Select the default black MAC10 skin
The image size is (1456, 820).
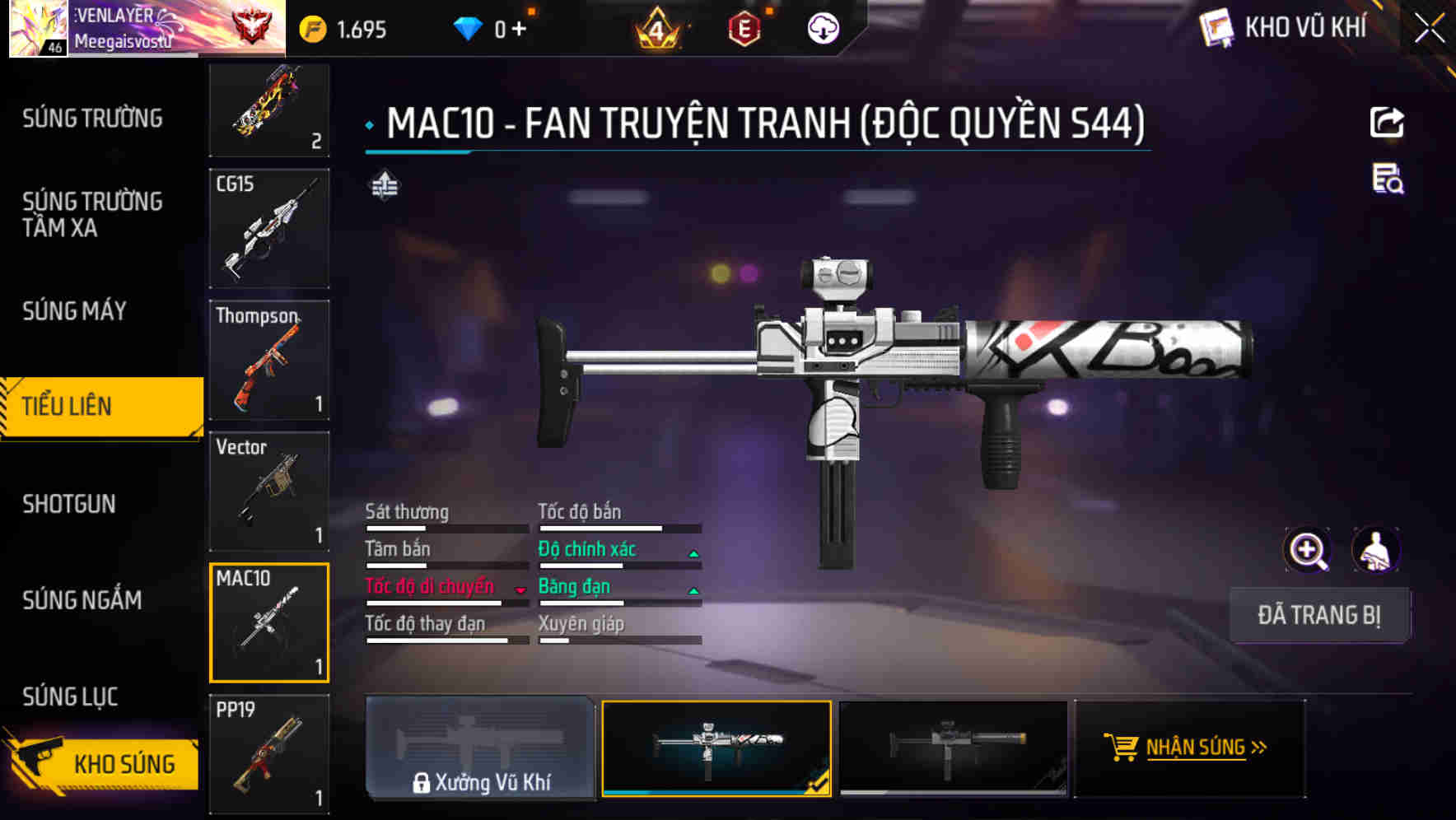(953, 748)
